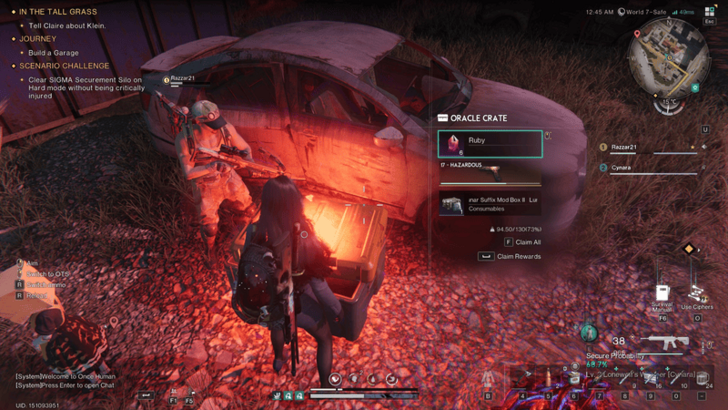Select teammate Cynara in party list
This screenshot has height=410, width=728.
click(622, 168)
